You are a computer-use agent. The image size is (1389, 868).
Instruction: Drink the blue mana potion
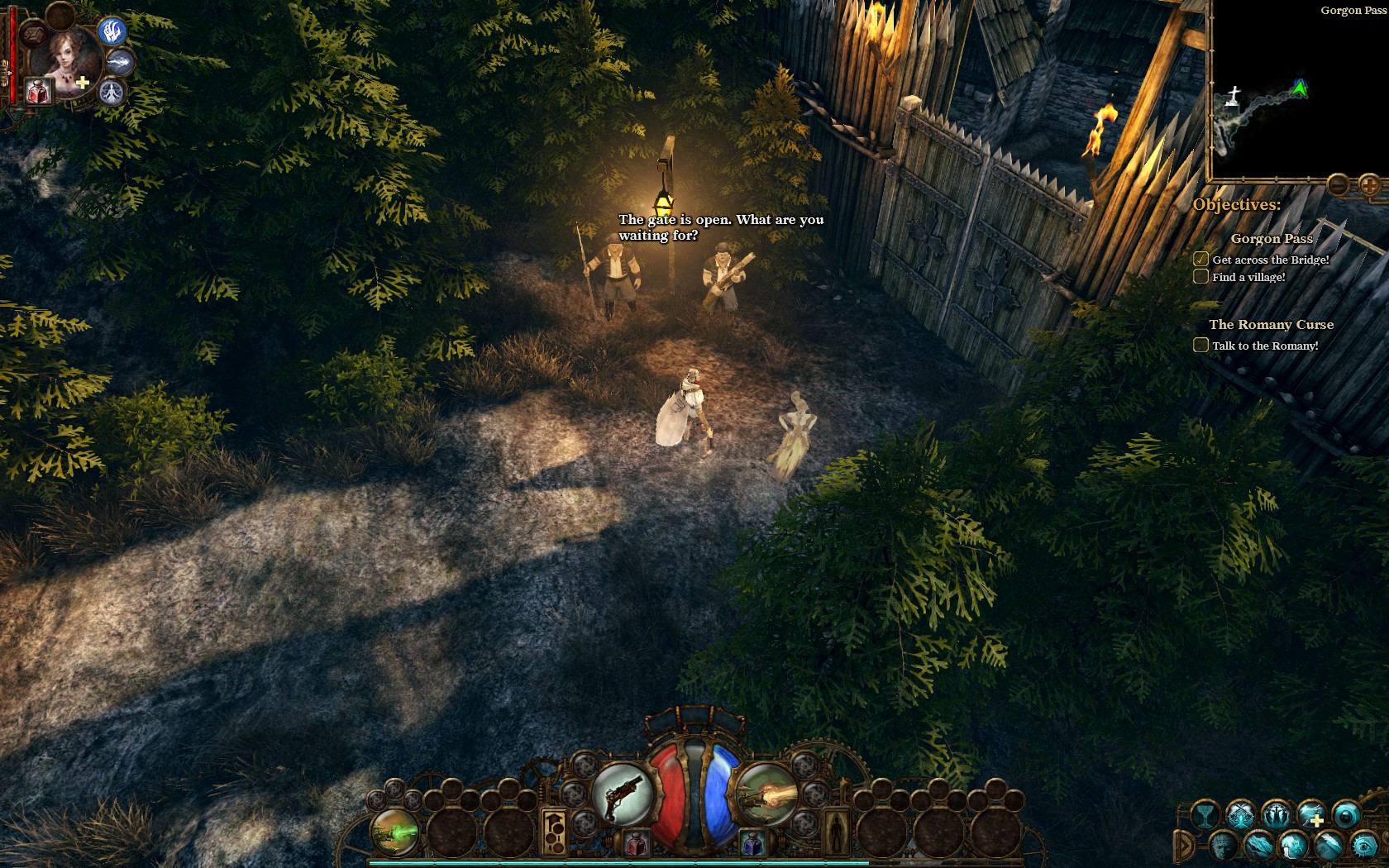pyautogui.click(x=753, y=845)
